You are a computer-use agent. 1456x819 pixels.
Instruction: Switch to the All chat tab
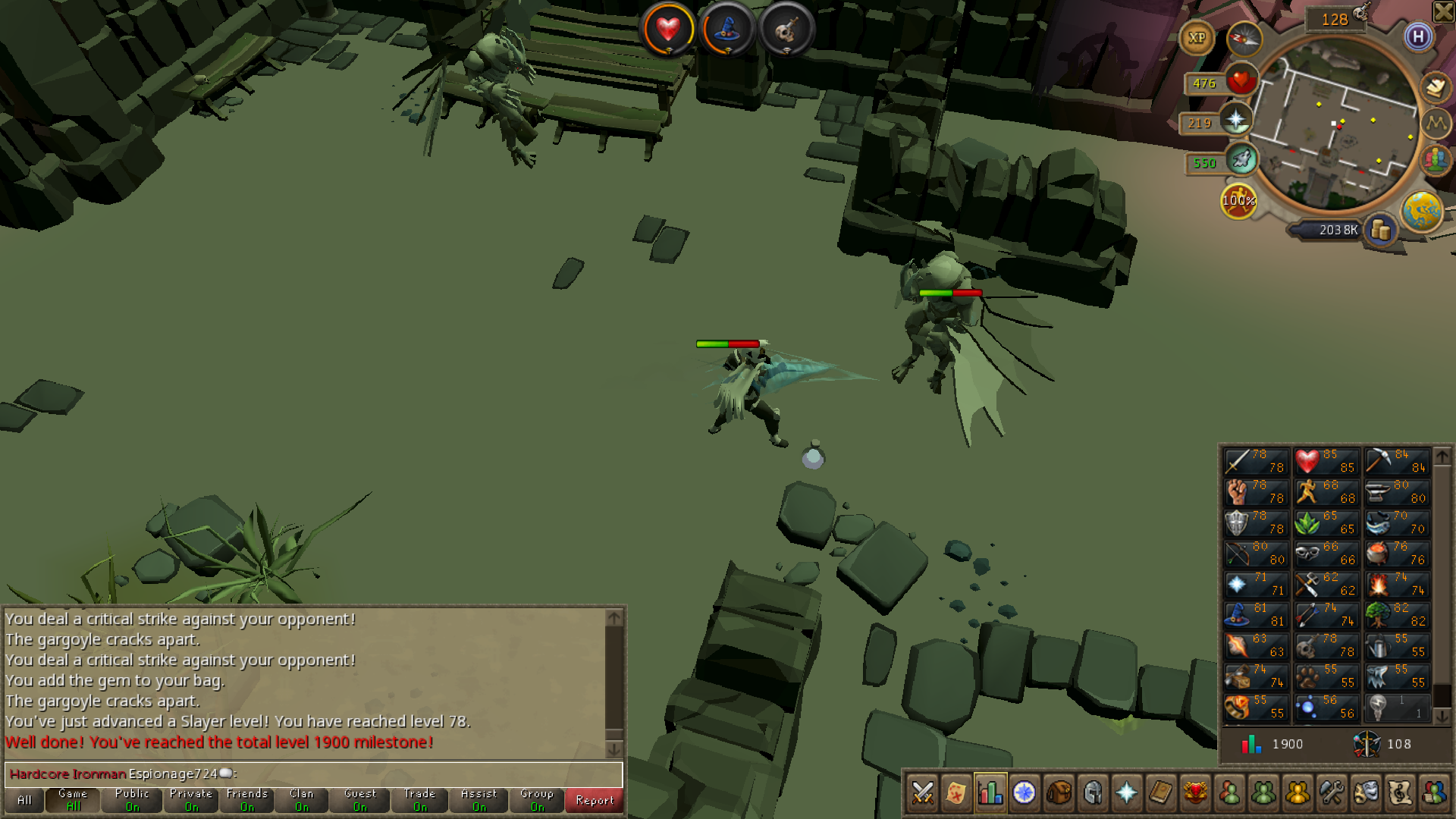tap(24, 800)
